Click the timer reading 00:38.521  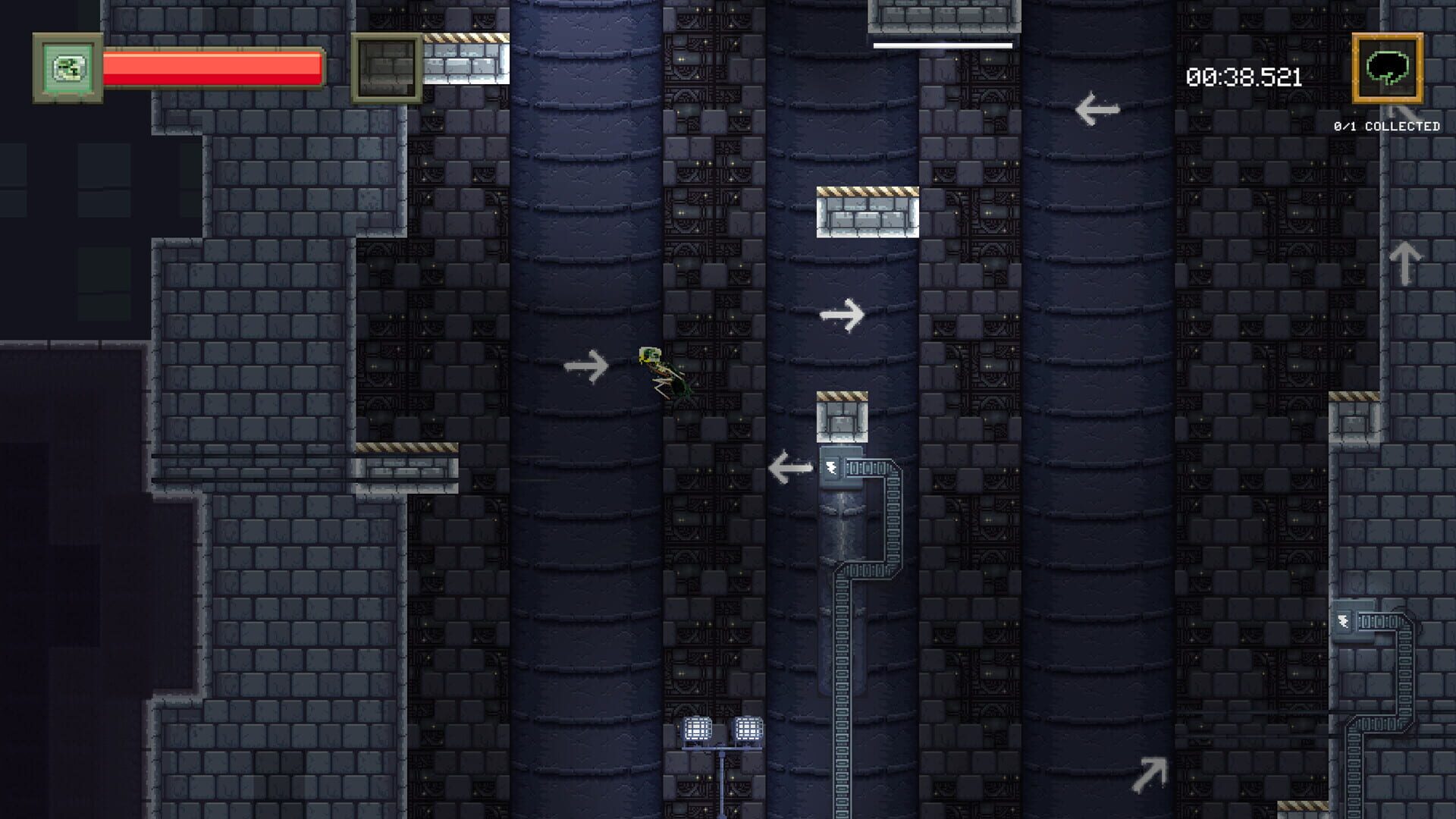pyautogui.click(x=1244, y=76)
